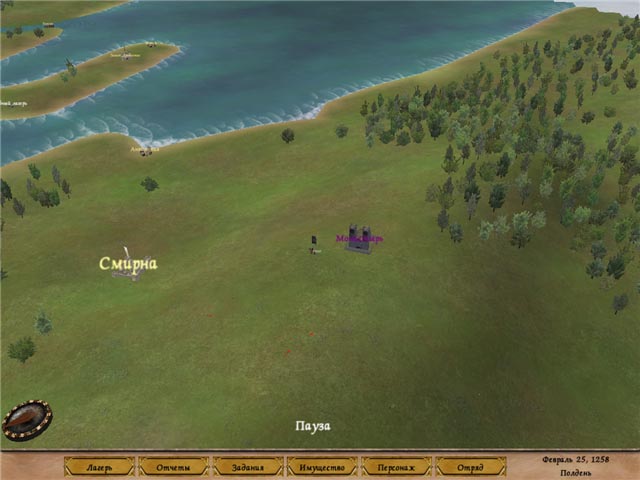
Task: Open the Имущество (Inventory) screen
Action: (x=322, y=467)
